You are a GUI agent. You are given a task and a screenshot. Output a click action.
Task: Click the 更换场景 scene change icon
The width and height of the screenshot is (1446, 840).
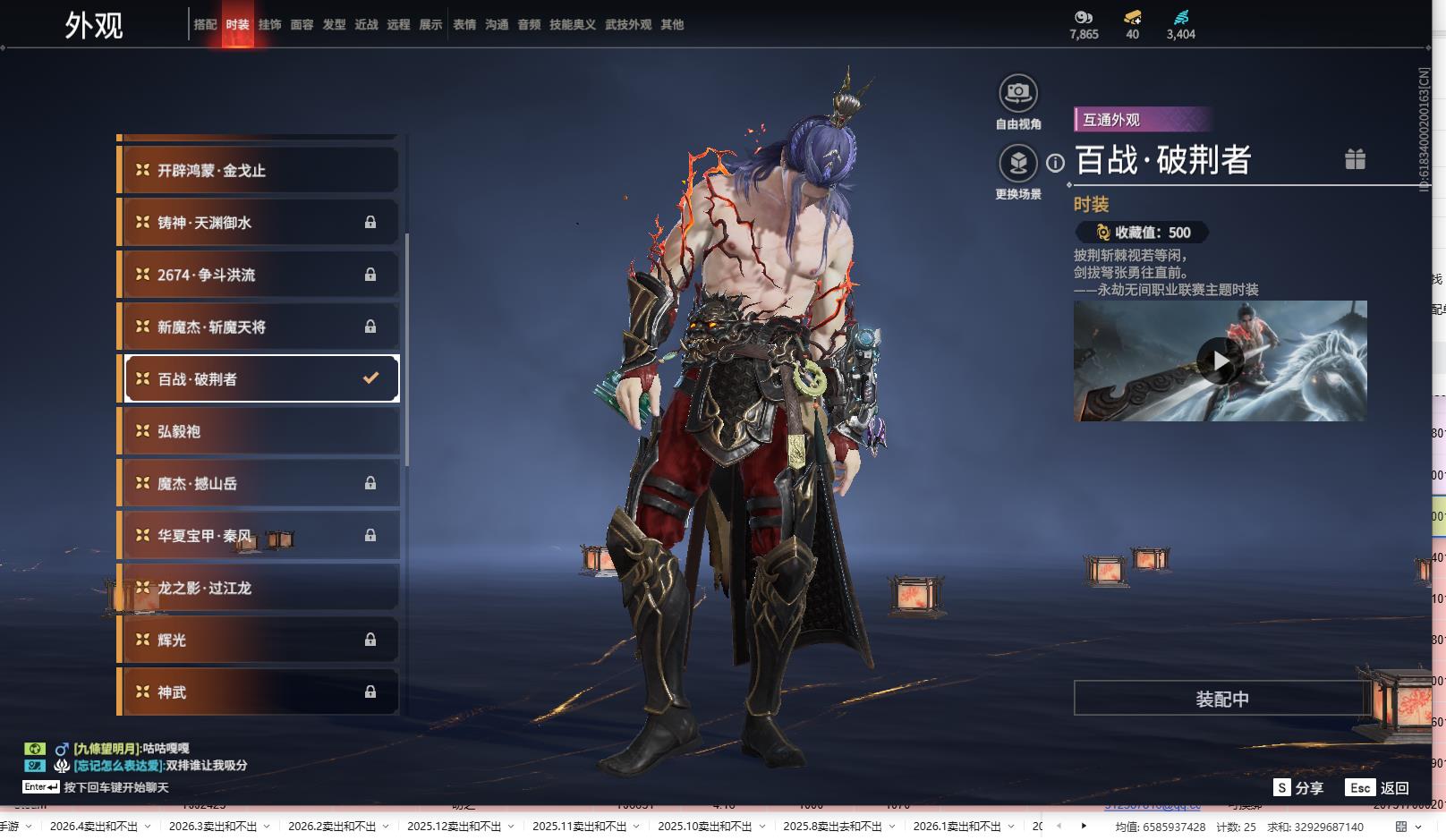point(1017,164)
